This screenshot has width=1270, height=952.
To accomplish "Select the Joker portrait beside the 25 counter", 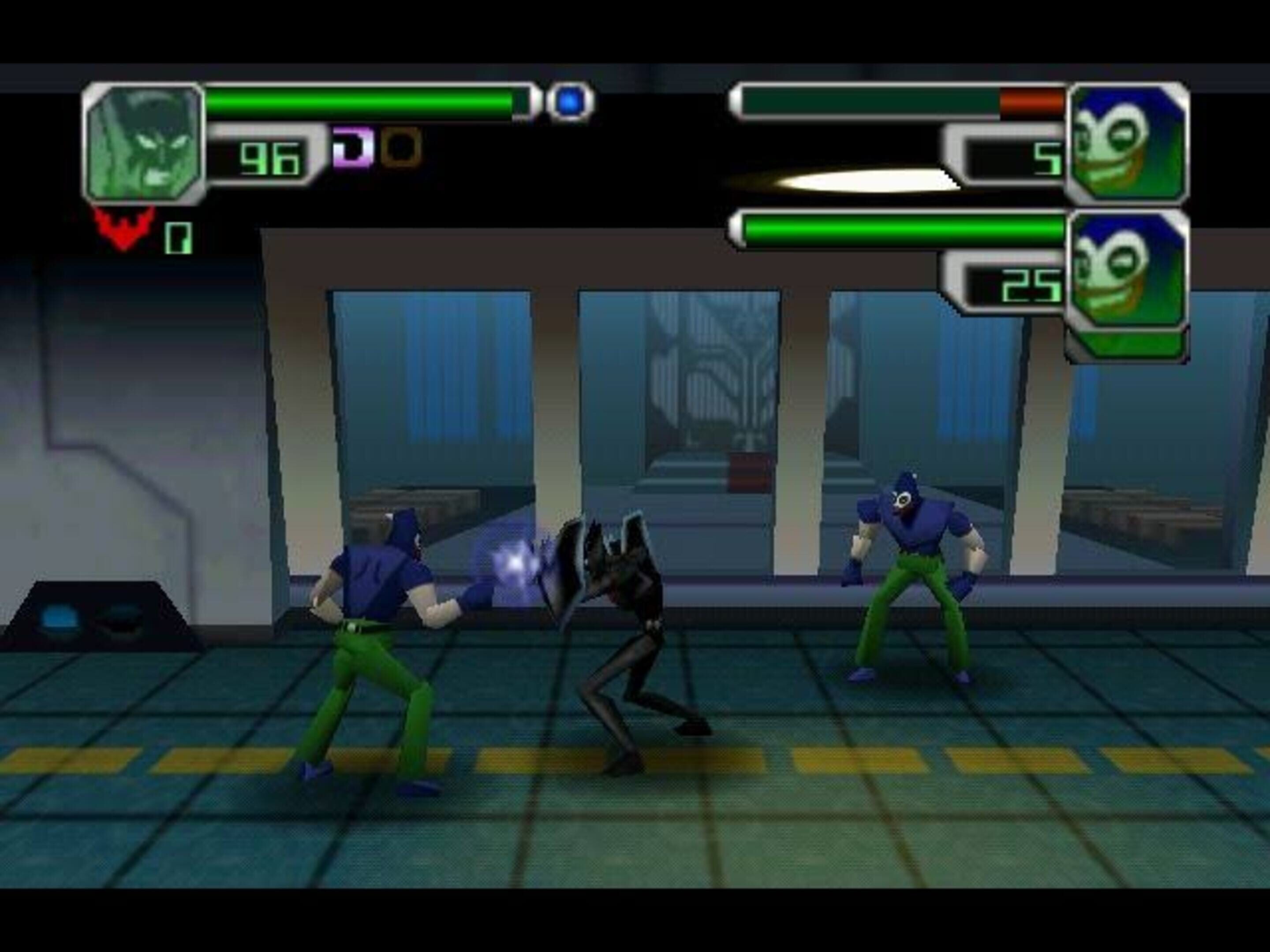I will [1127, 270].
